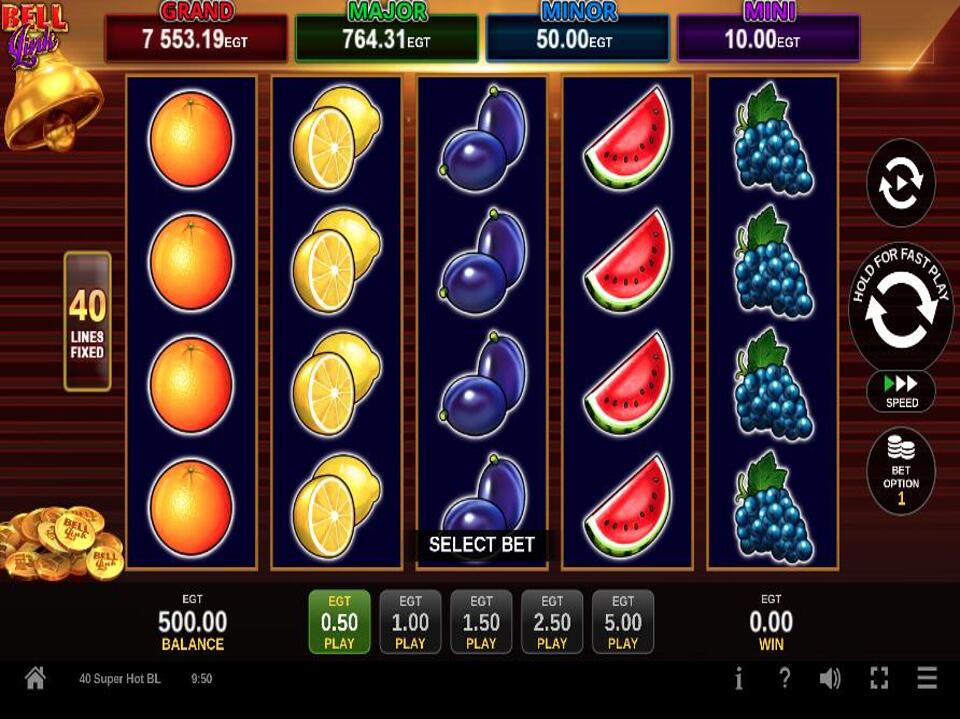This screenshot has width=960, height=719.
Task: Go to the home lobby icon
Action: (x=35, y=679)
